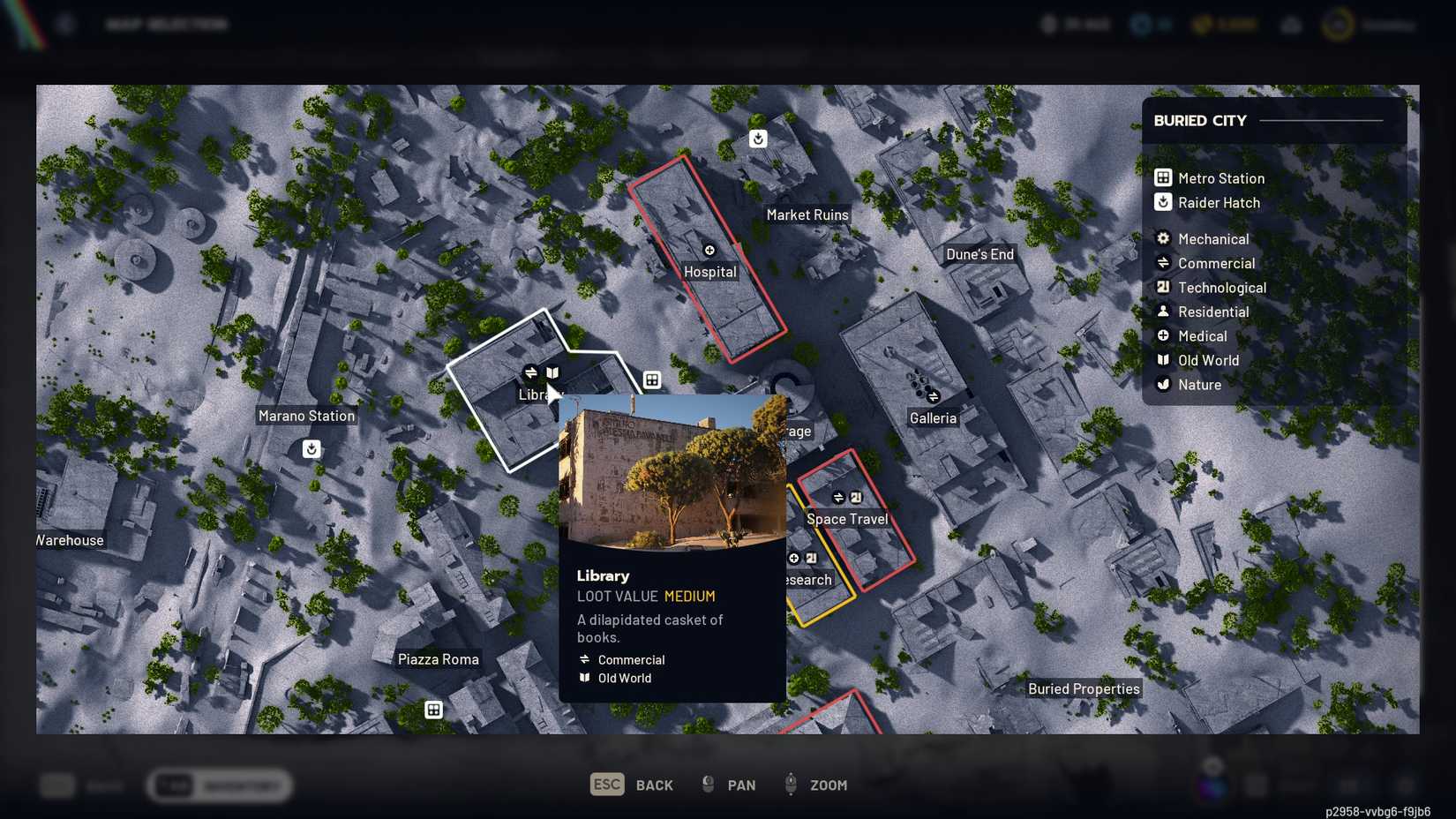
Task: Select the Metro Station icon in the Buried City legend
Action: pos(1162,177)
